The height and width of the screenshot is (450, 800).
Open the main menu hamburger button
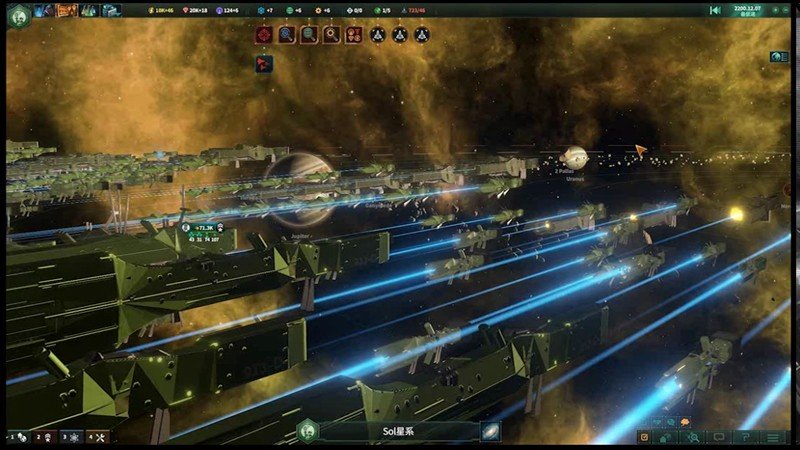773,437
